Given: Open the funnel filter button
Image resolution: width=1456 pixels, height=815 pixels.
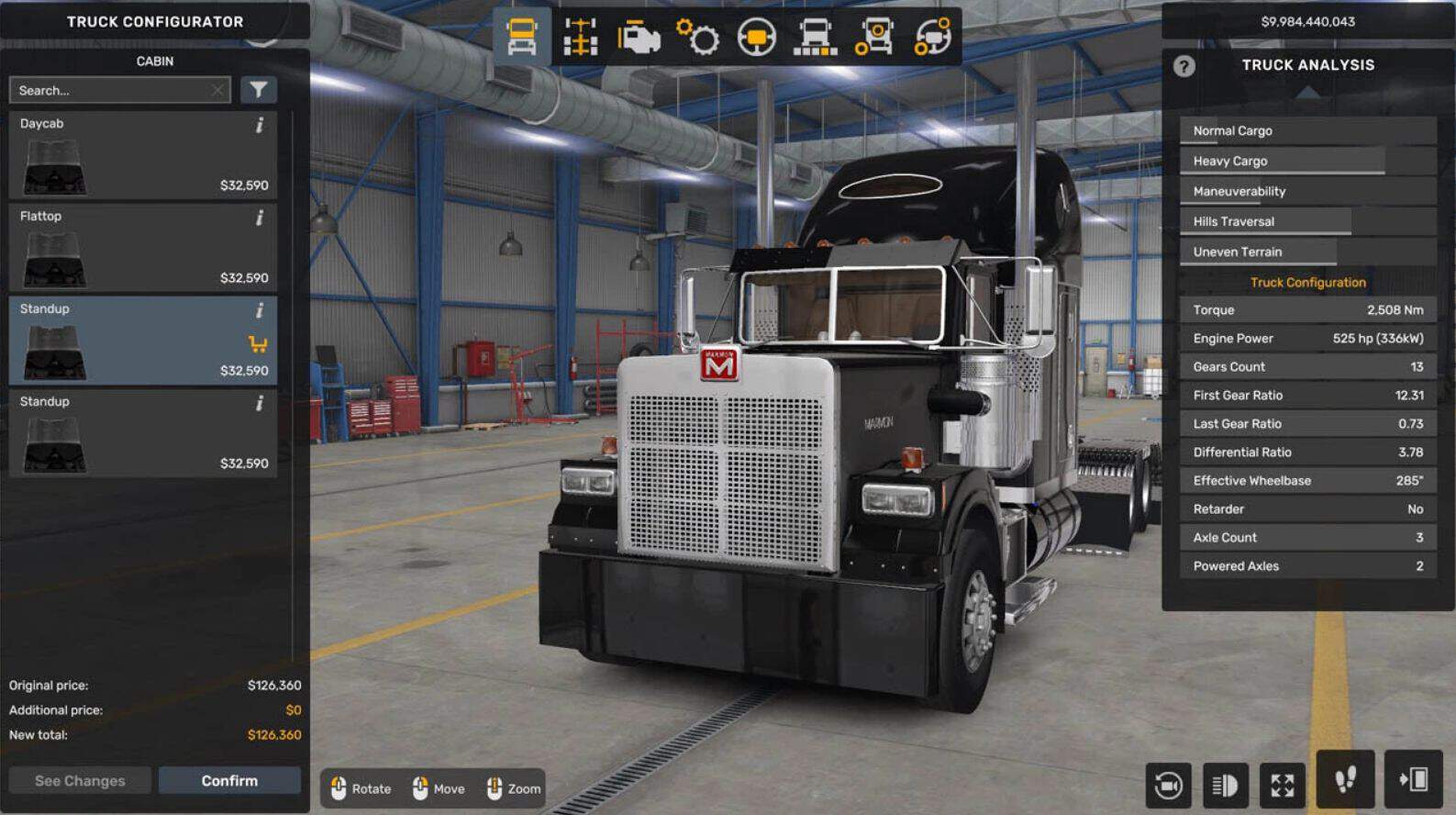Looking at the screenshot, I should point(259,90).
